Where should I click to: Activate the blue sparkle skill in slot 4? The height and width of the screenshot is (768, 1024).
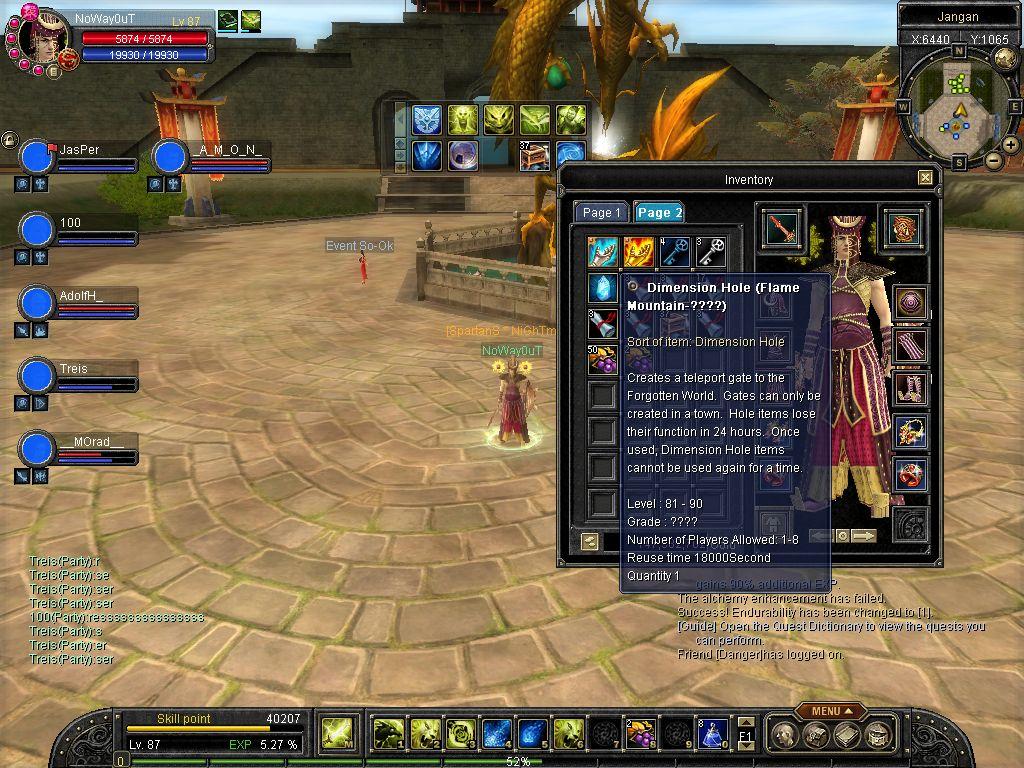coord(497,735)
